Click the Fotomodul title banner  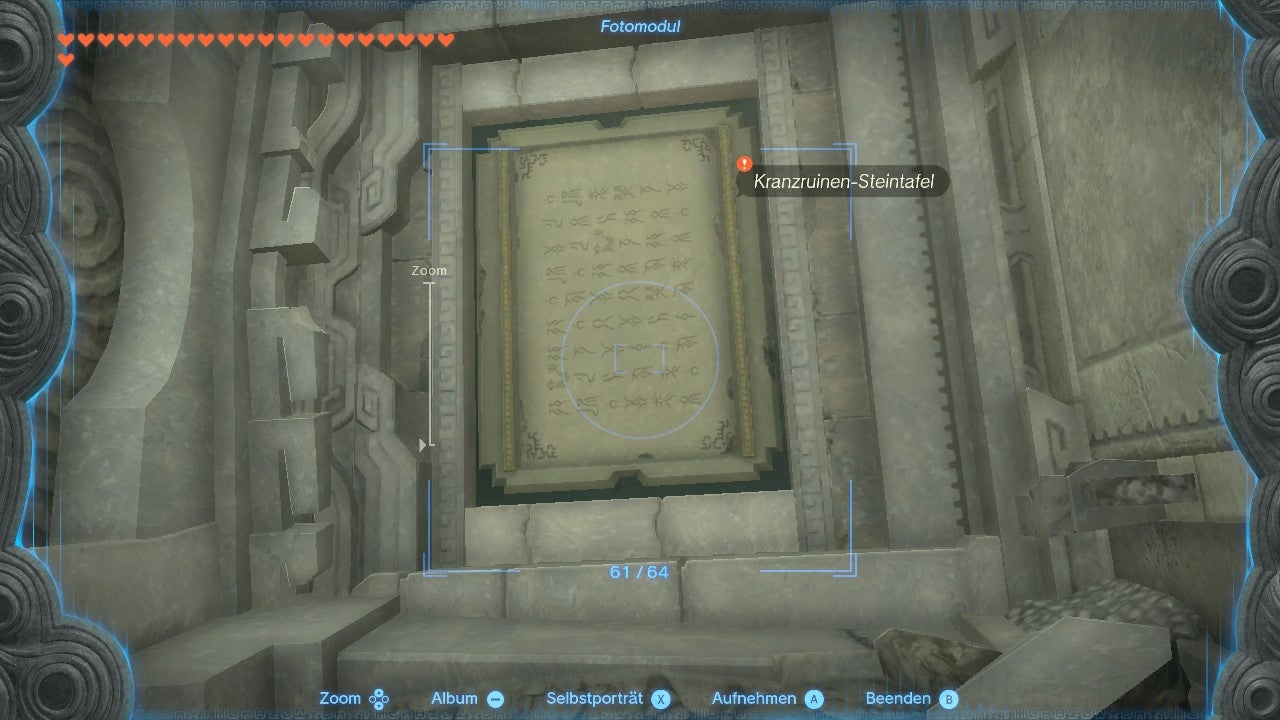(x=639, y=26)
